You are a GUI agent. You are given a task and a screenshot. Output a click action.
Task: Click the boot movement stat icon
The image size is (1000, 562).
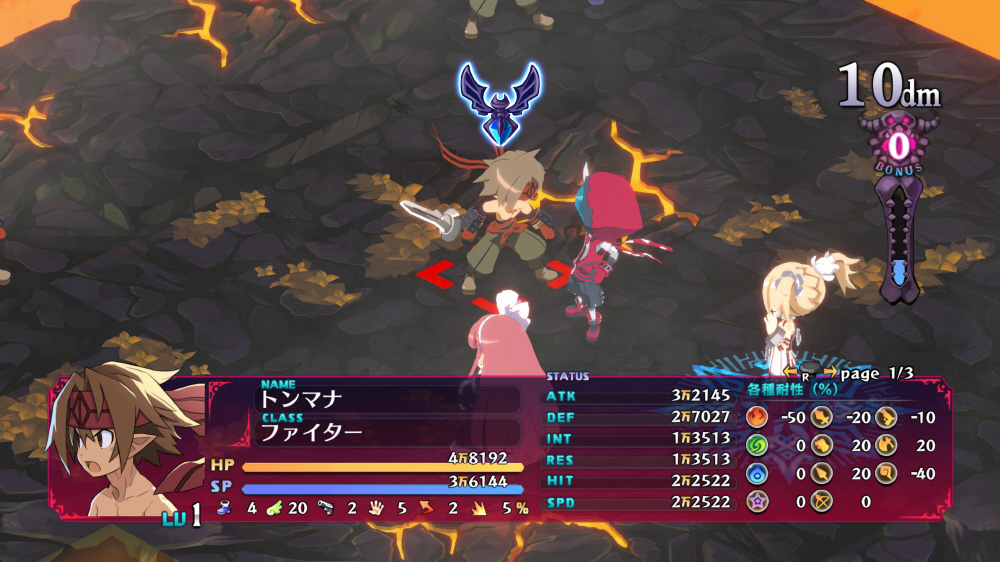click(224, 508)
